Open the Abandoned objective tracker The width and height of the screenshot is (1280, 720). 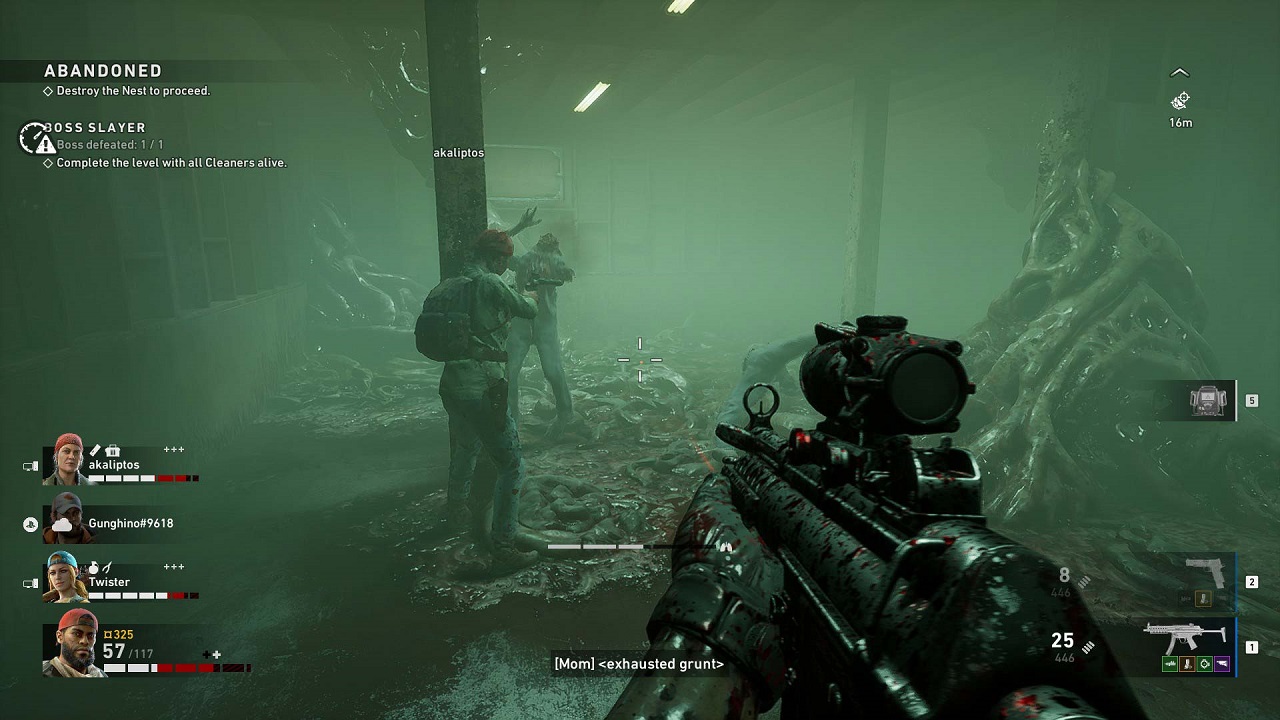click(103, 71)
